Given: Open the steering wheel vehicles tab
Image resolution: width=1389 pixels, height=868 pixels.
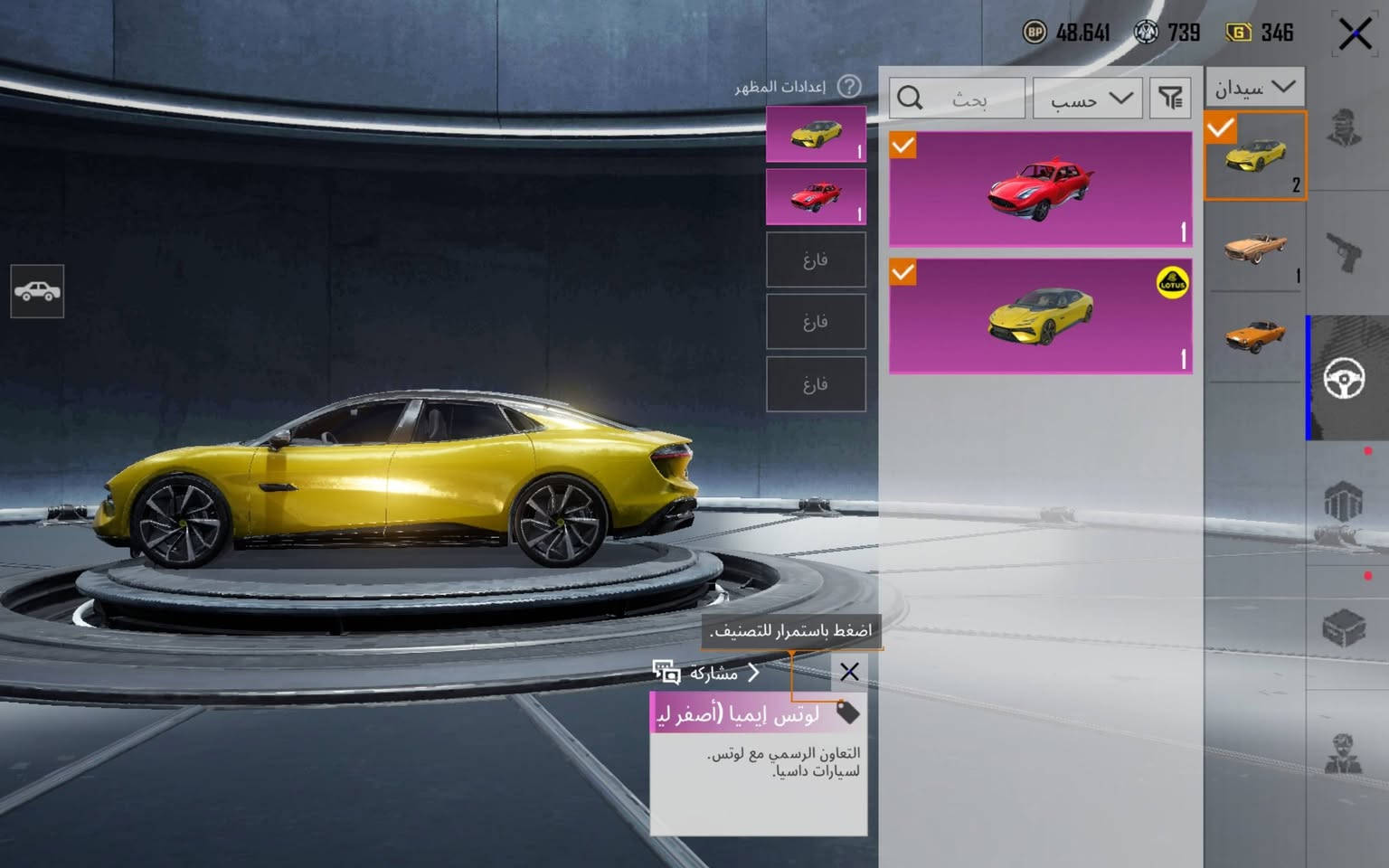Looking at the screenshot, I should tap(1345, 378).
